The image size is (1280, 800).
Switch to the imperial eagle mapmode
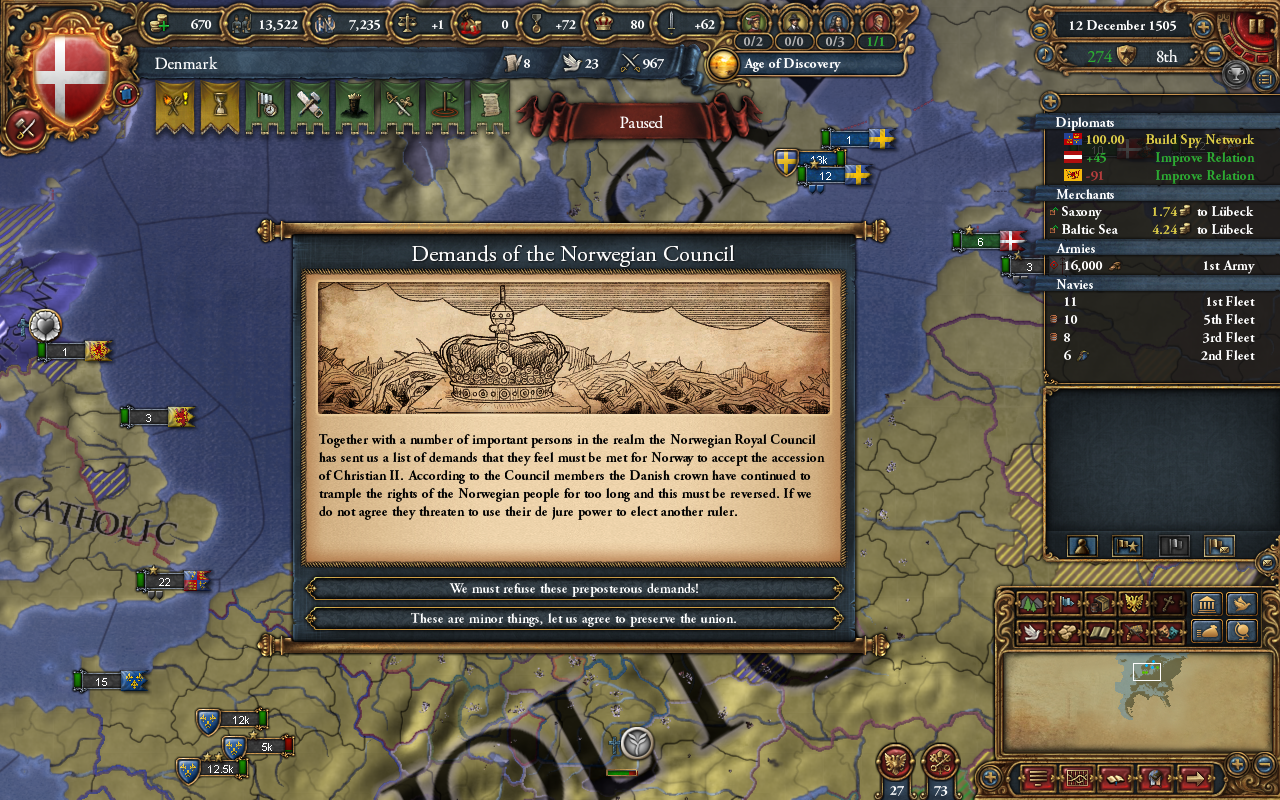coord(1134,602)
